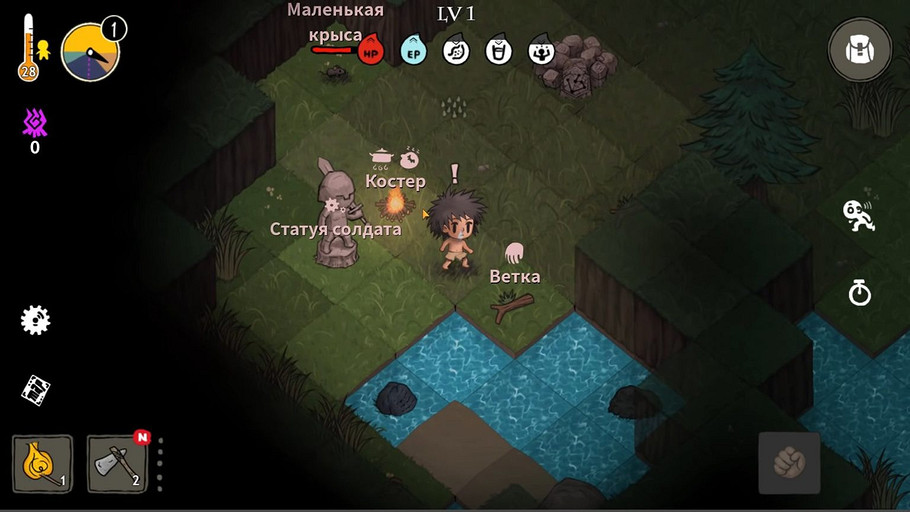Tap the stomach hunger status icon

(456, 49)
